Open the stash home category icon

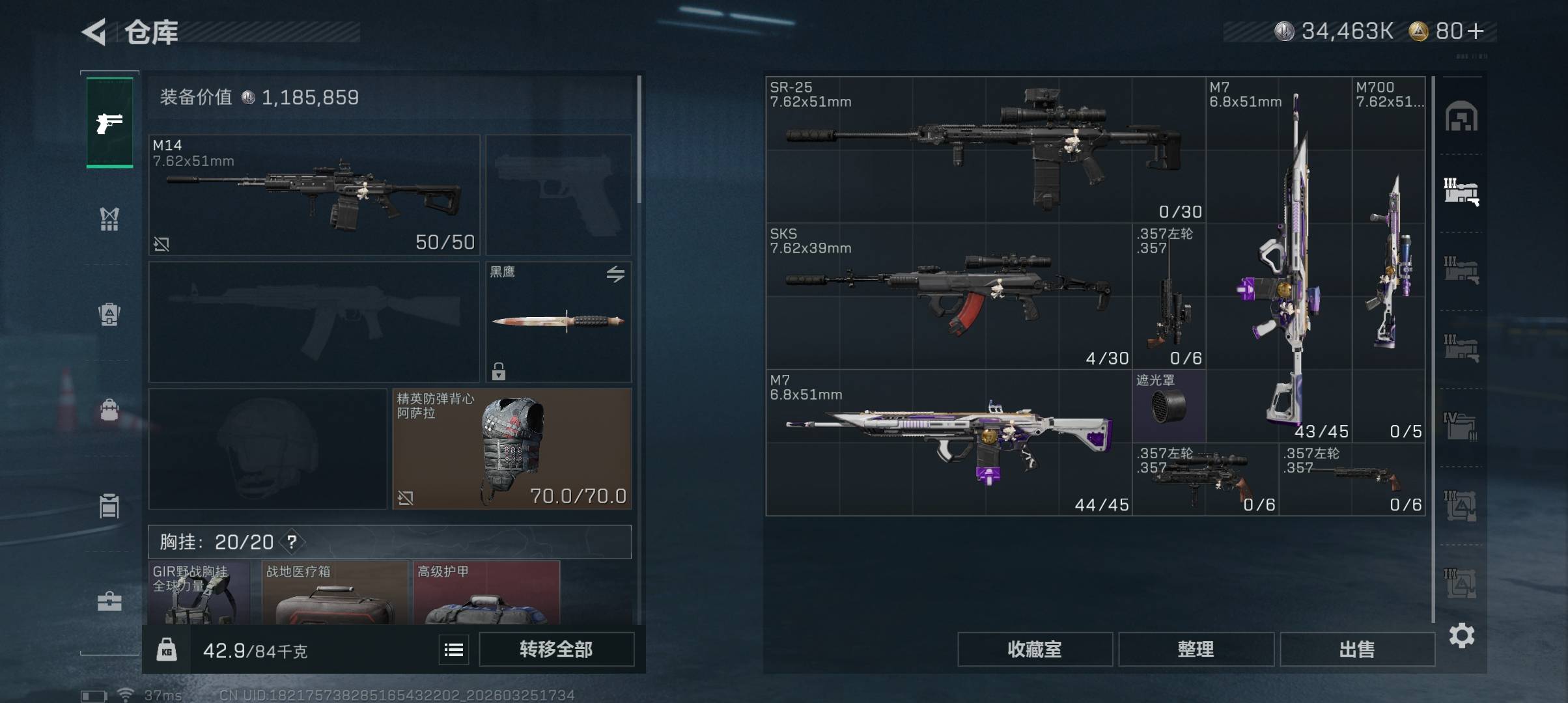(1461, 117)
